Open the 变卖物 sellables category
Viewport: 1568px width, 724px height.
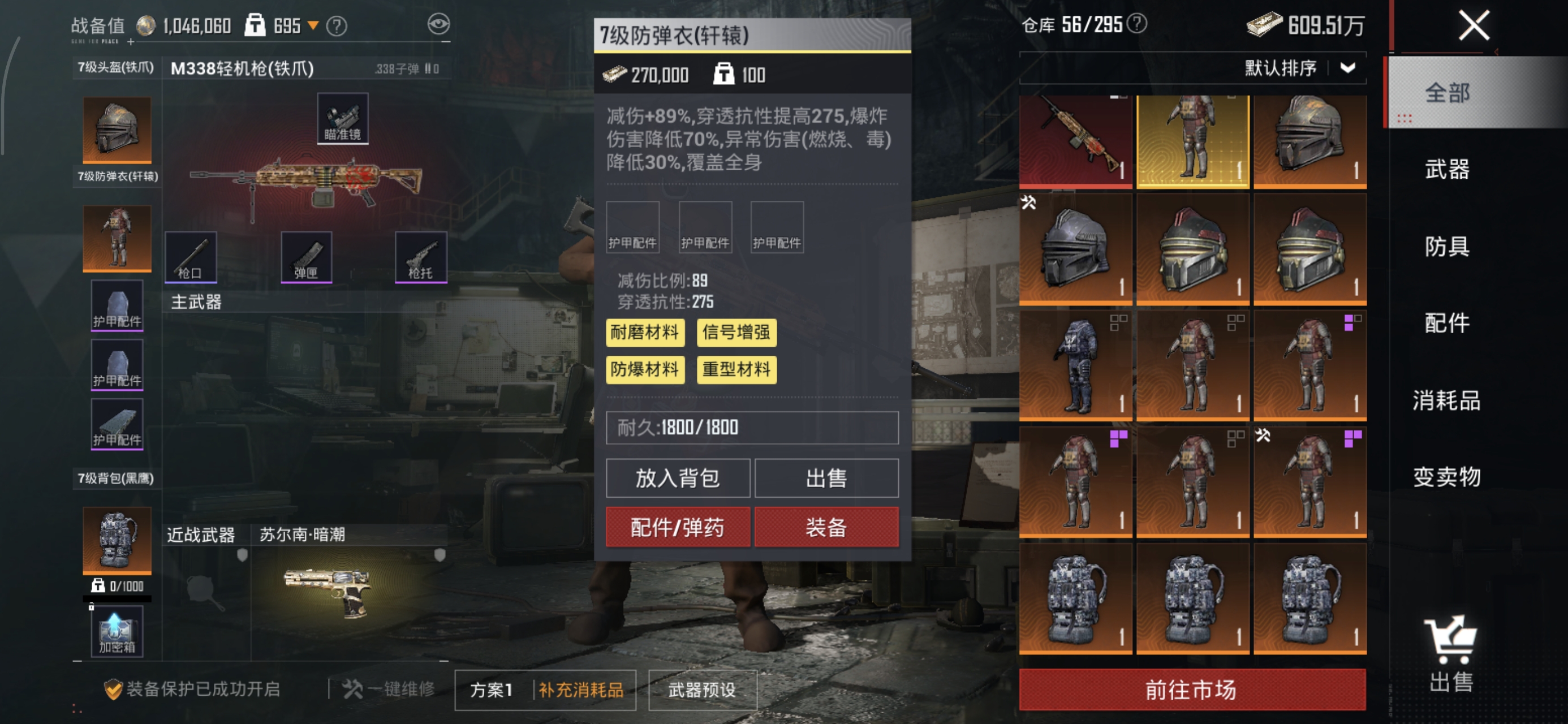[1447, 477]
